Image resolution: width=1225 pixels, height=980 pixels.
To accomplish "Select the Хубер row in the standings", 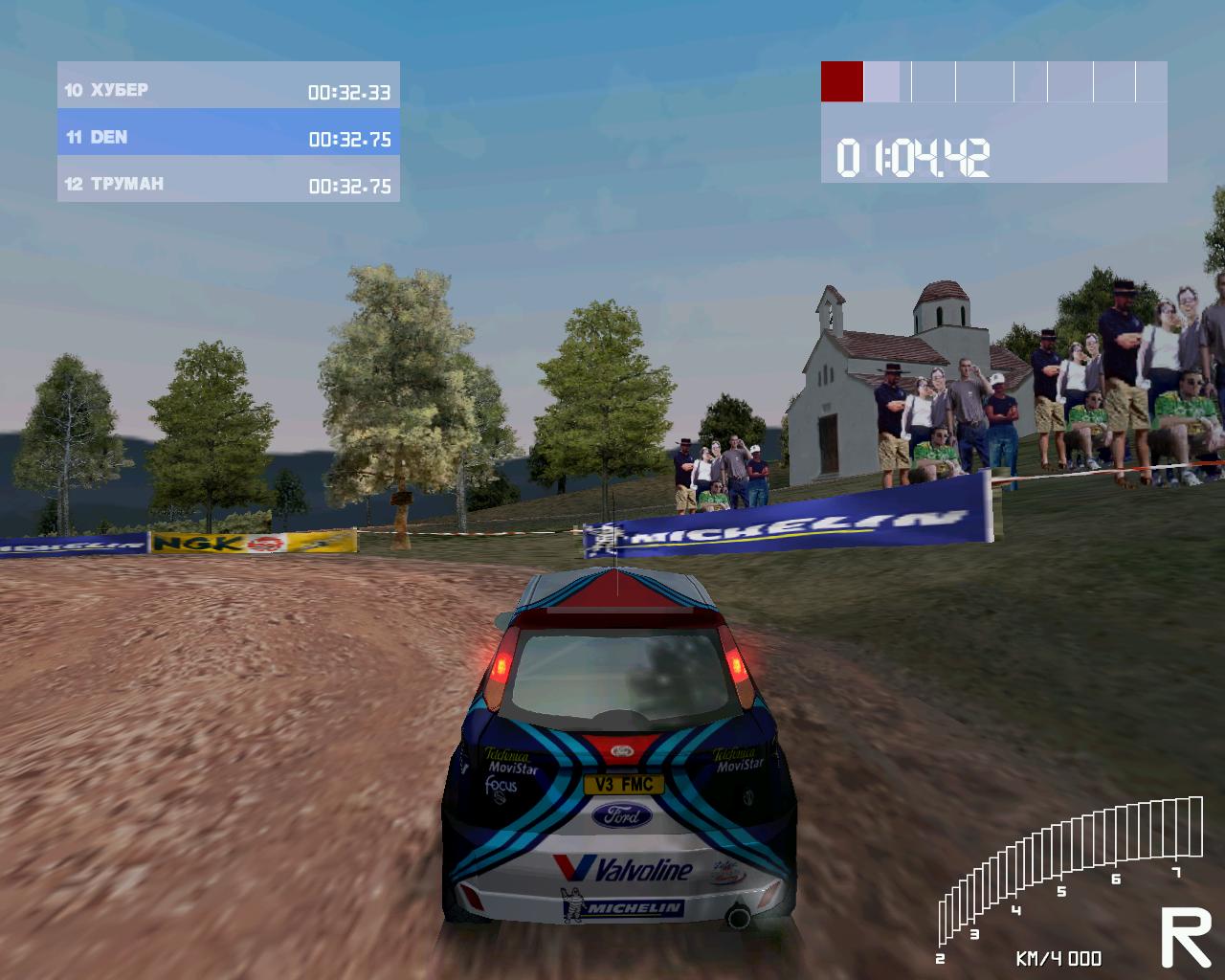I will pyautogui.click(x=228, y=91).
